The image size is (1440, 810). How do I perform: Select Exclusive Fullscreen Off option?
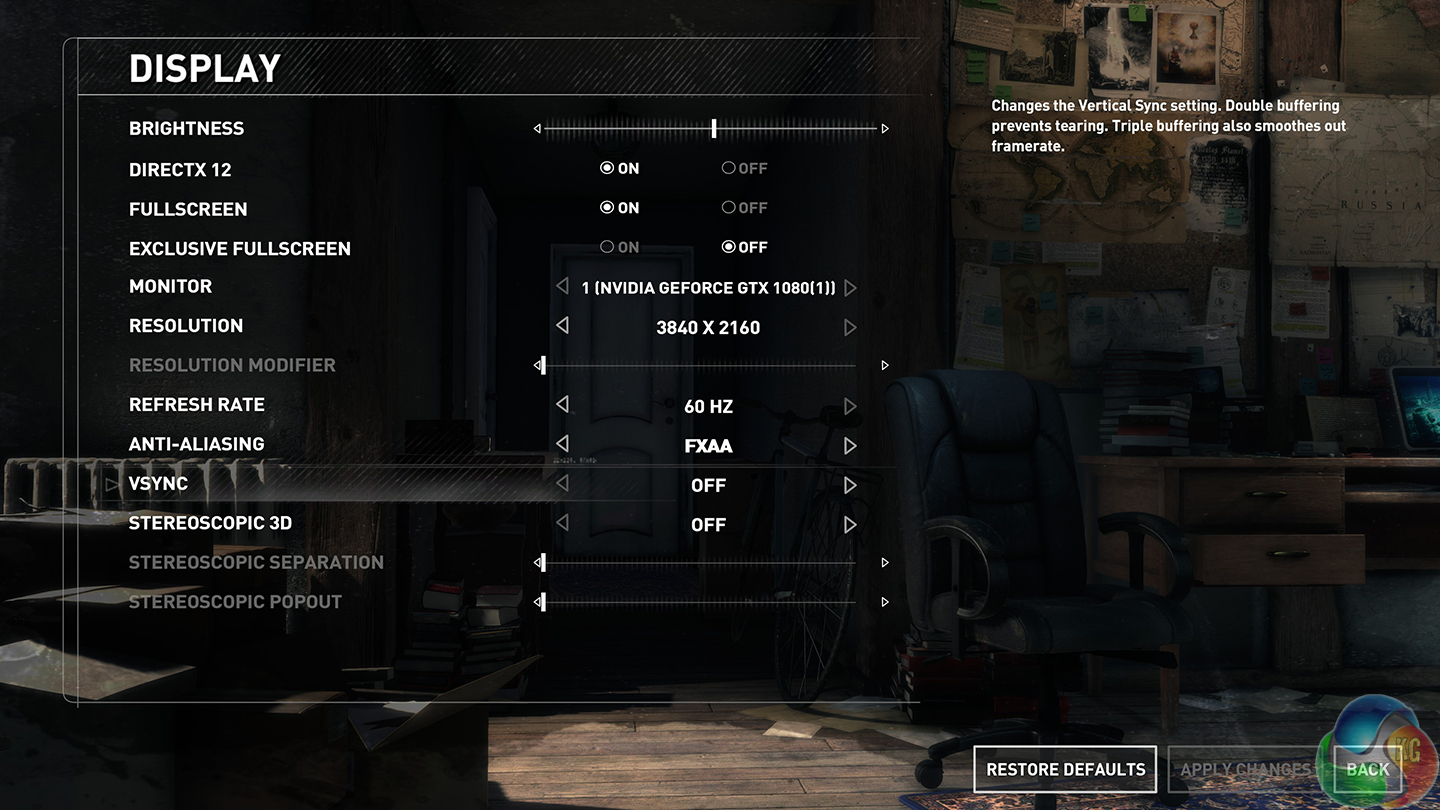click(x=744, y=247)
